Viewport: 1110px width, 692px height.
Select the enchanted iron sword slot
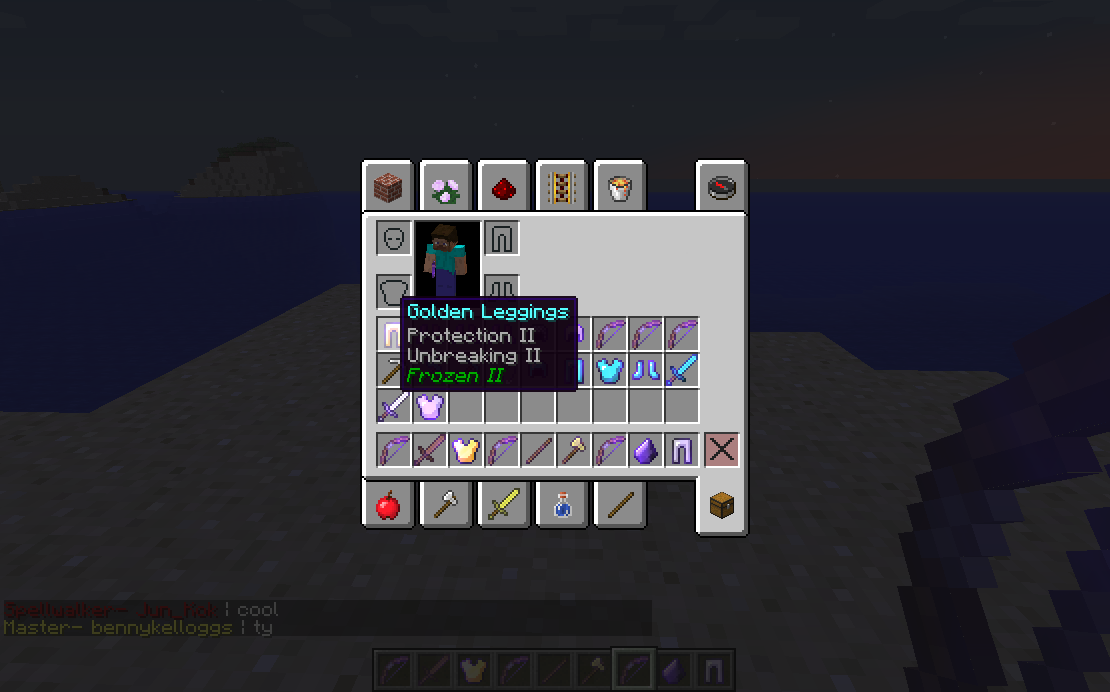(394, 406)
